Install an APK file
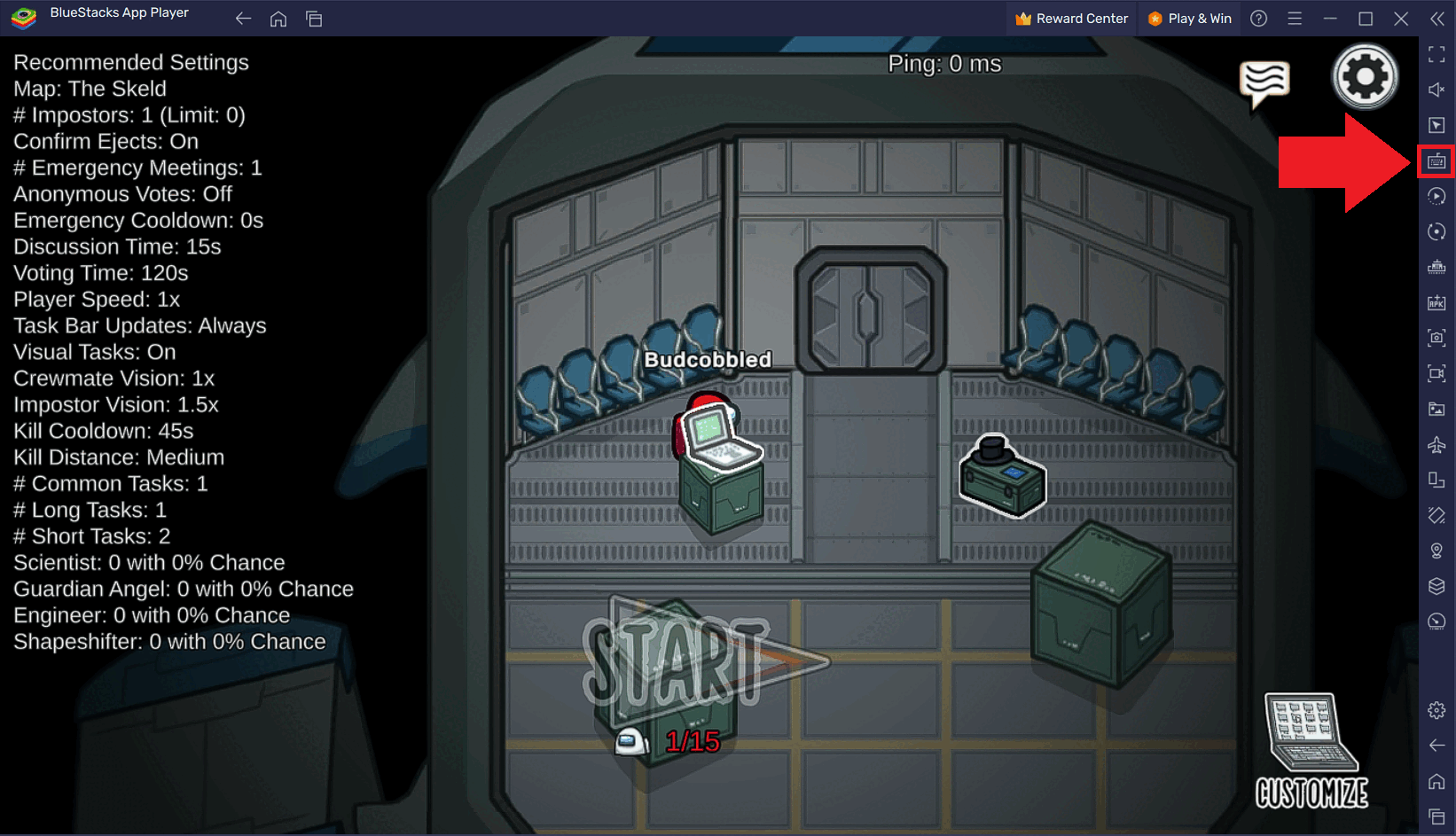 pos(1436,302)
